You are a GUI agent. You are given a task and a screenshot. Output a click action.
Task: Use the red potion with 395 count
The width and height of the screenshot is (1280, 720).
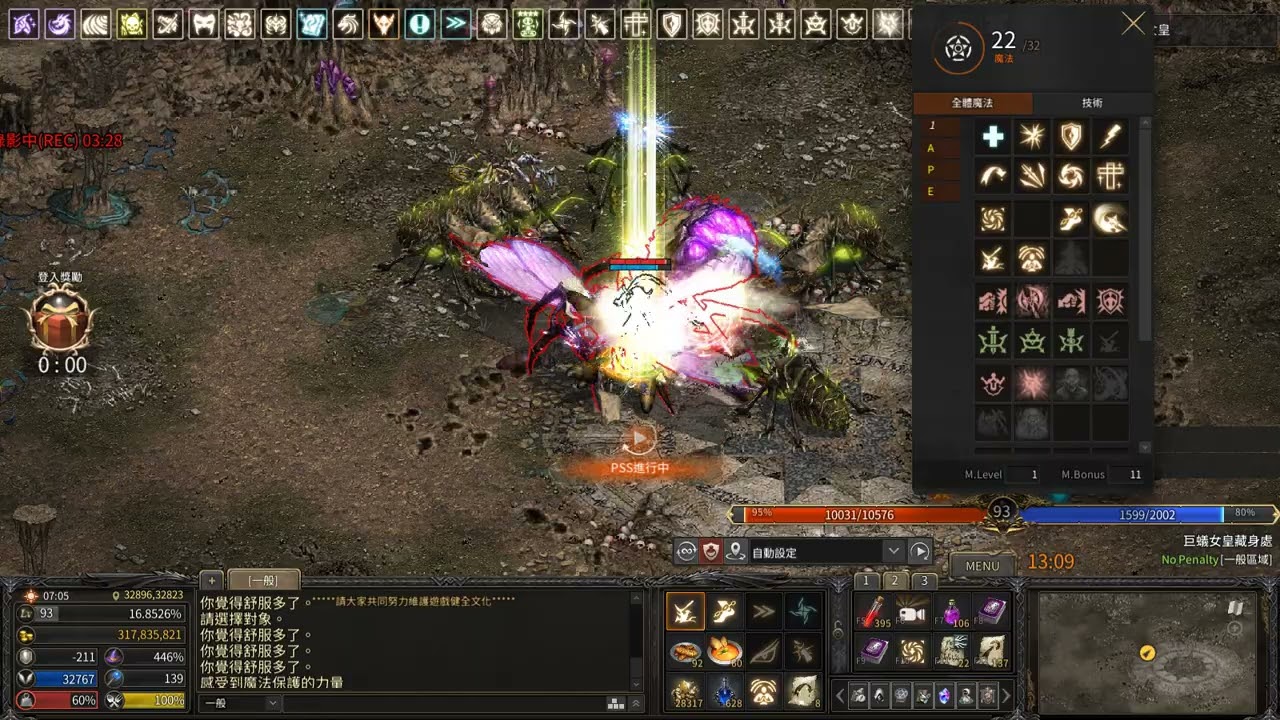click(875, 612)
